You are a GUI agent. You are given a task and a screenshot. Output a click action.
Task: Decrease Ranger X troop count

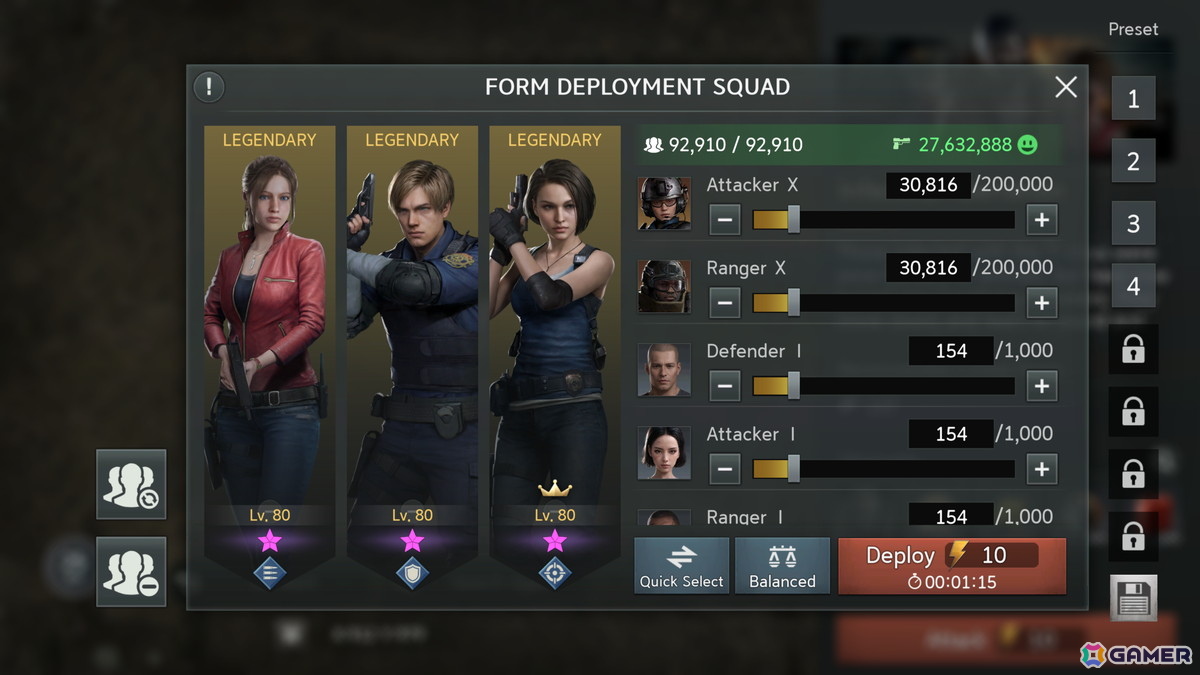(724, 303)
